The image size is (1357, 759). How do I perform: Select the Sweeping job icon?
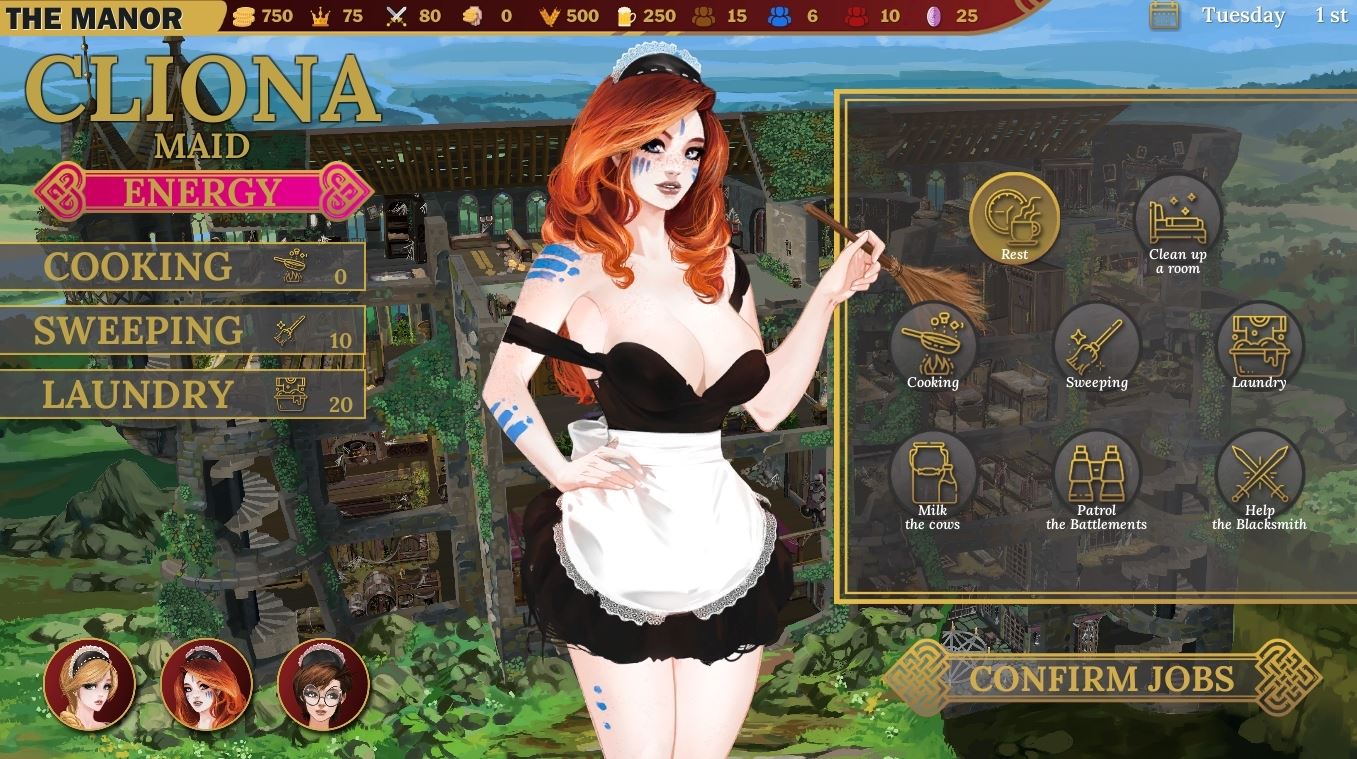1096,345
